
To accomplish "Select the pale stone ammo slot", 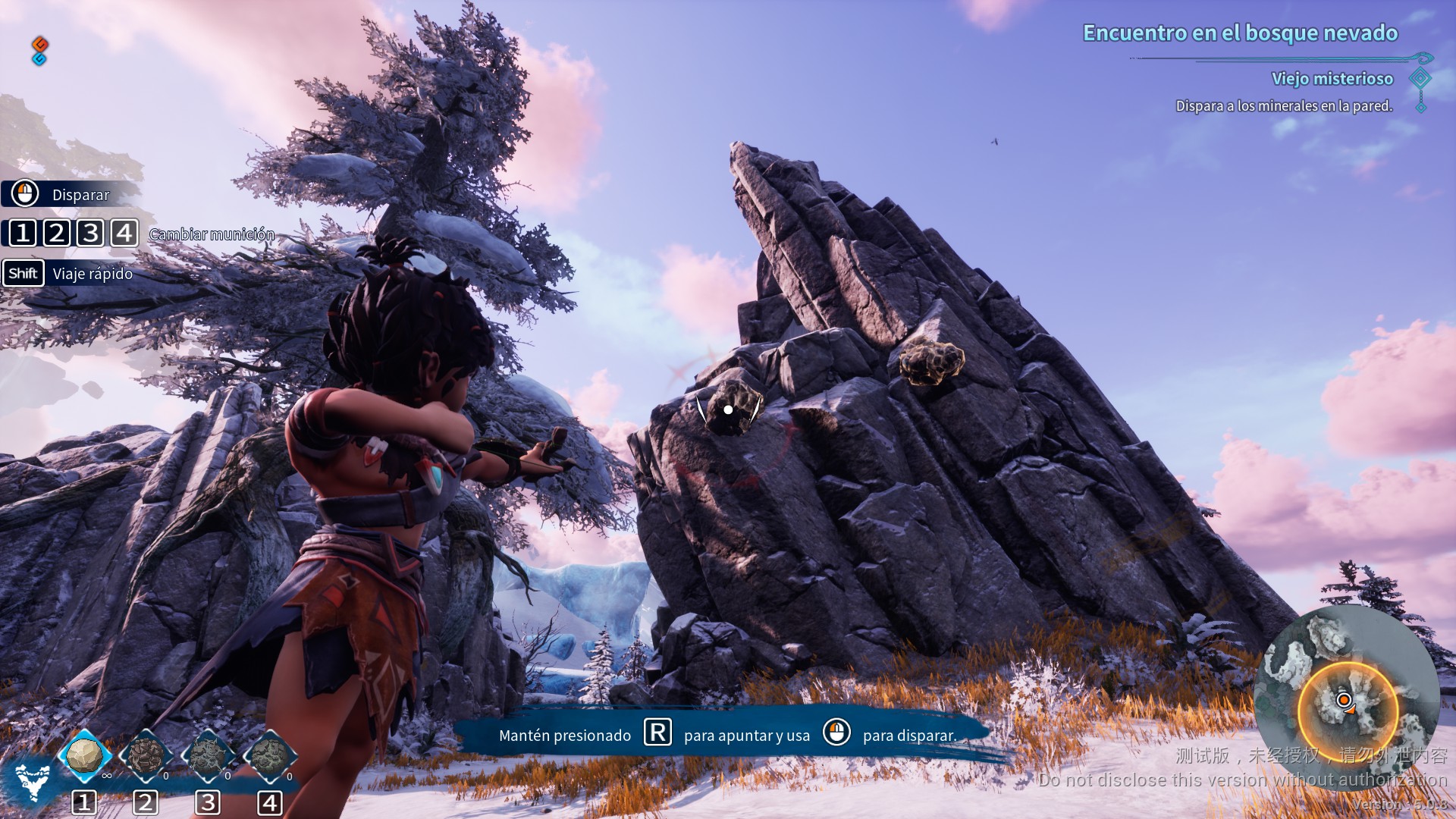I will (84, 755).
